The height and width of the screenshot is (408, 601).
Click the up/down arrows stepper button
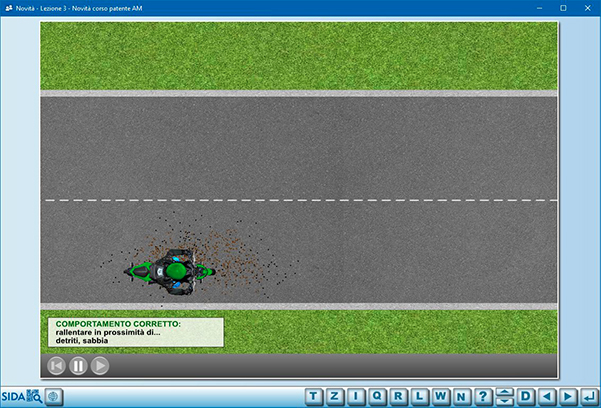point(505,397)
